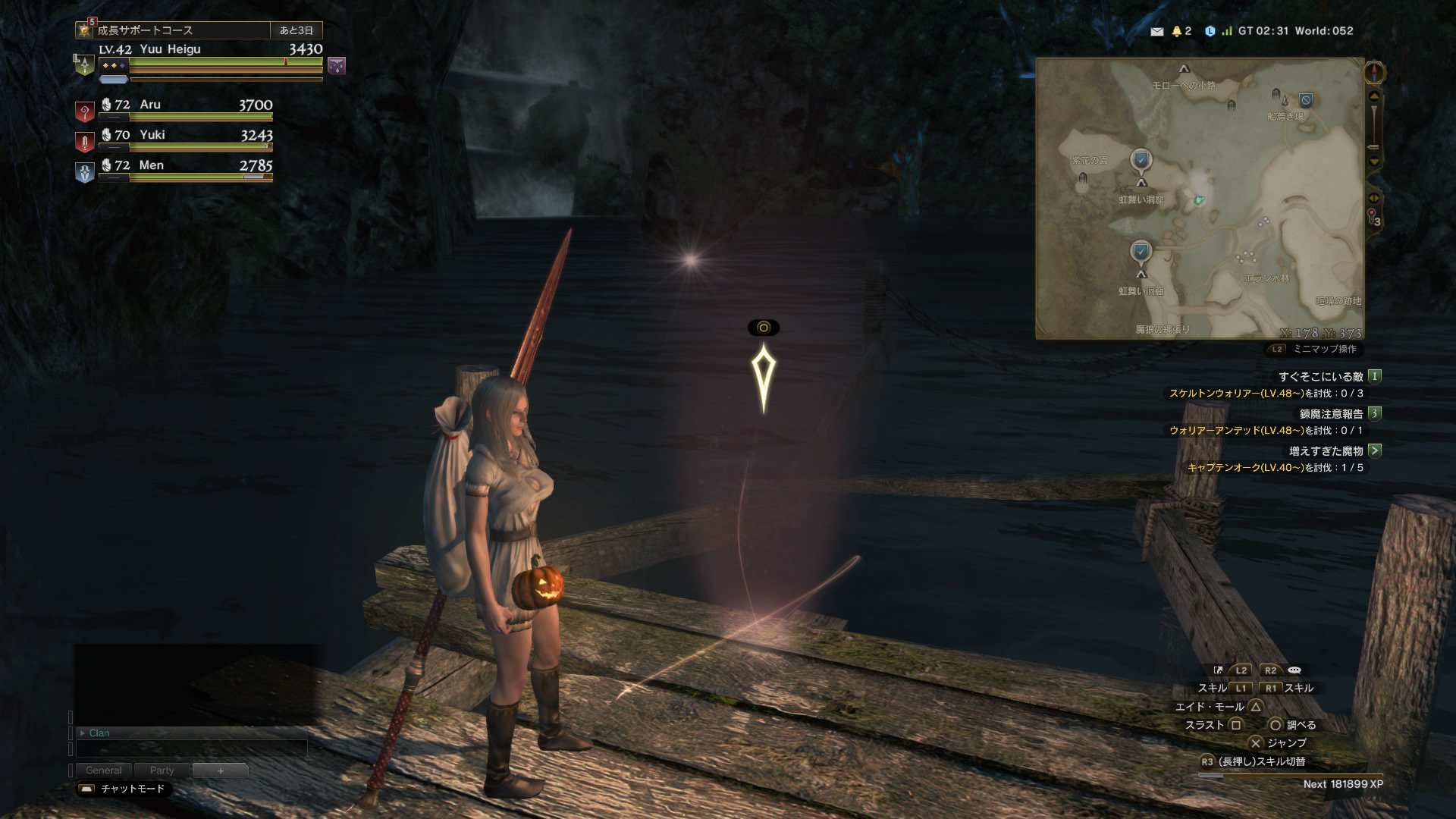This screenshot has height=819, width=1456.
Task: Click the minimap zoom up arrow
Action: [1374, 96]
